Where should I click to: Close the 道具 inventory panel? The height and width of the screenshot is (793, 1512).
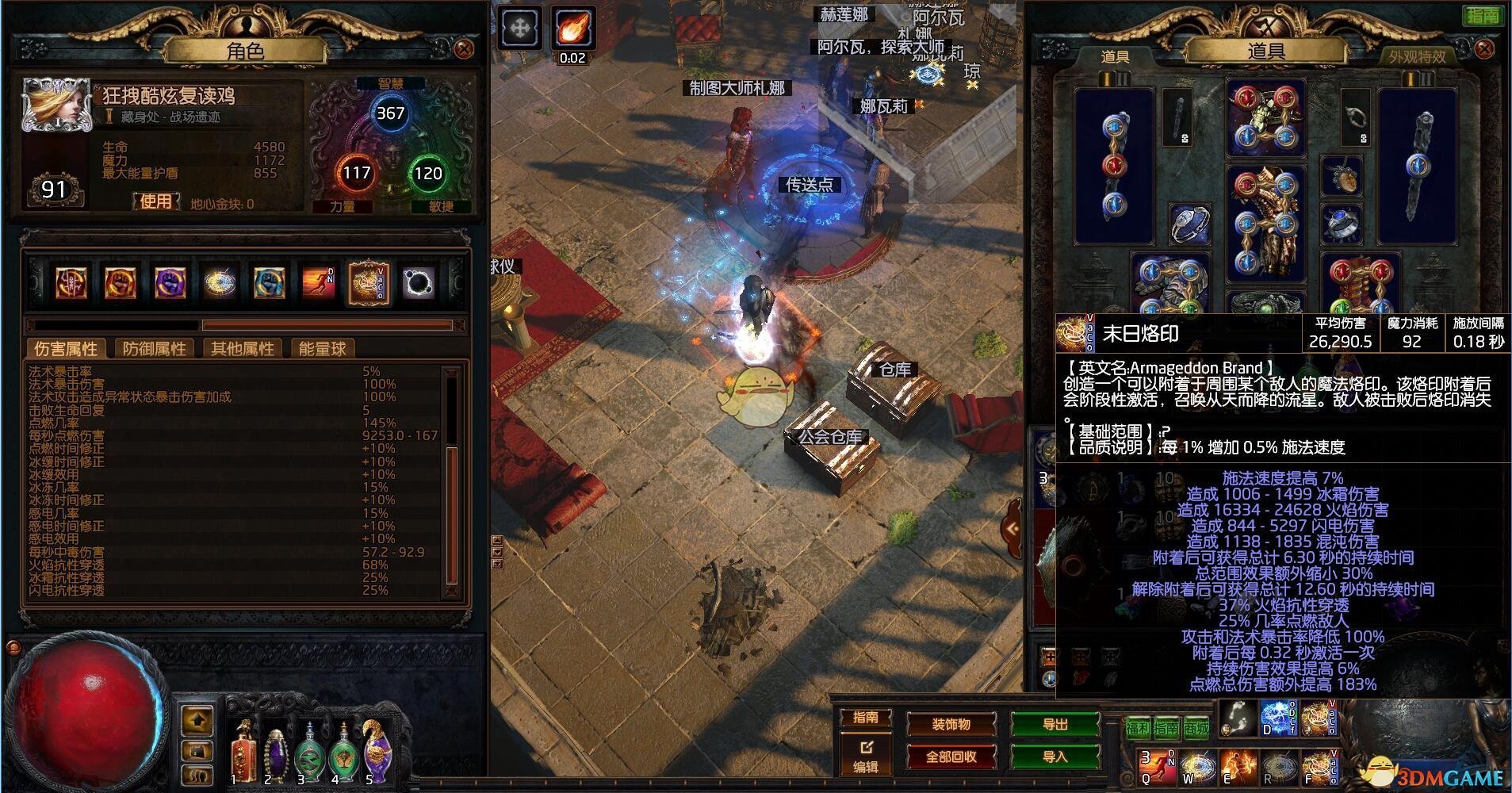[1484, 49]
